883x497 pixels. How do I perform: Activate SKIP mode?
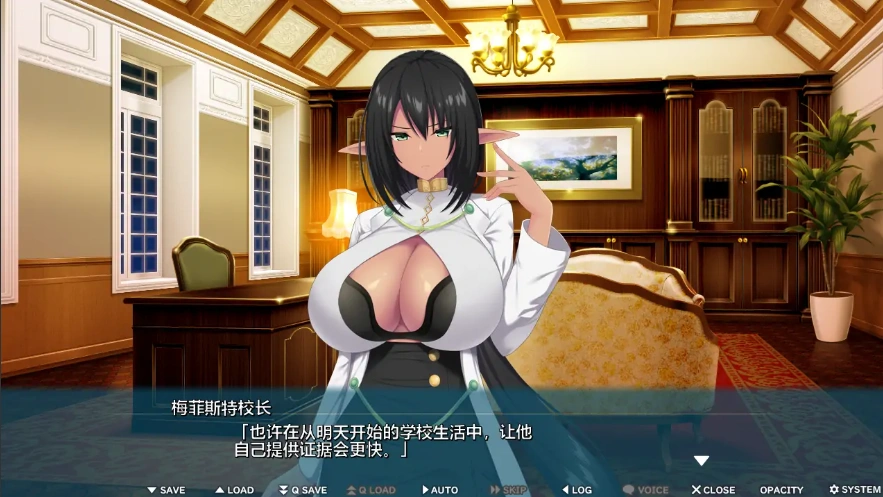(508, 490)
